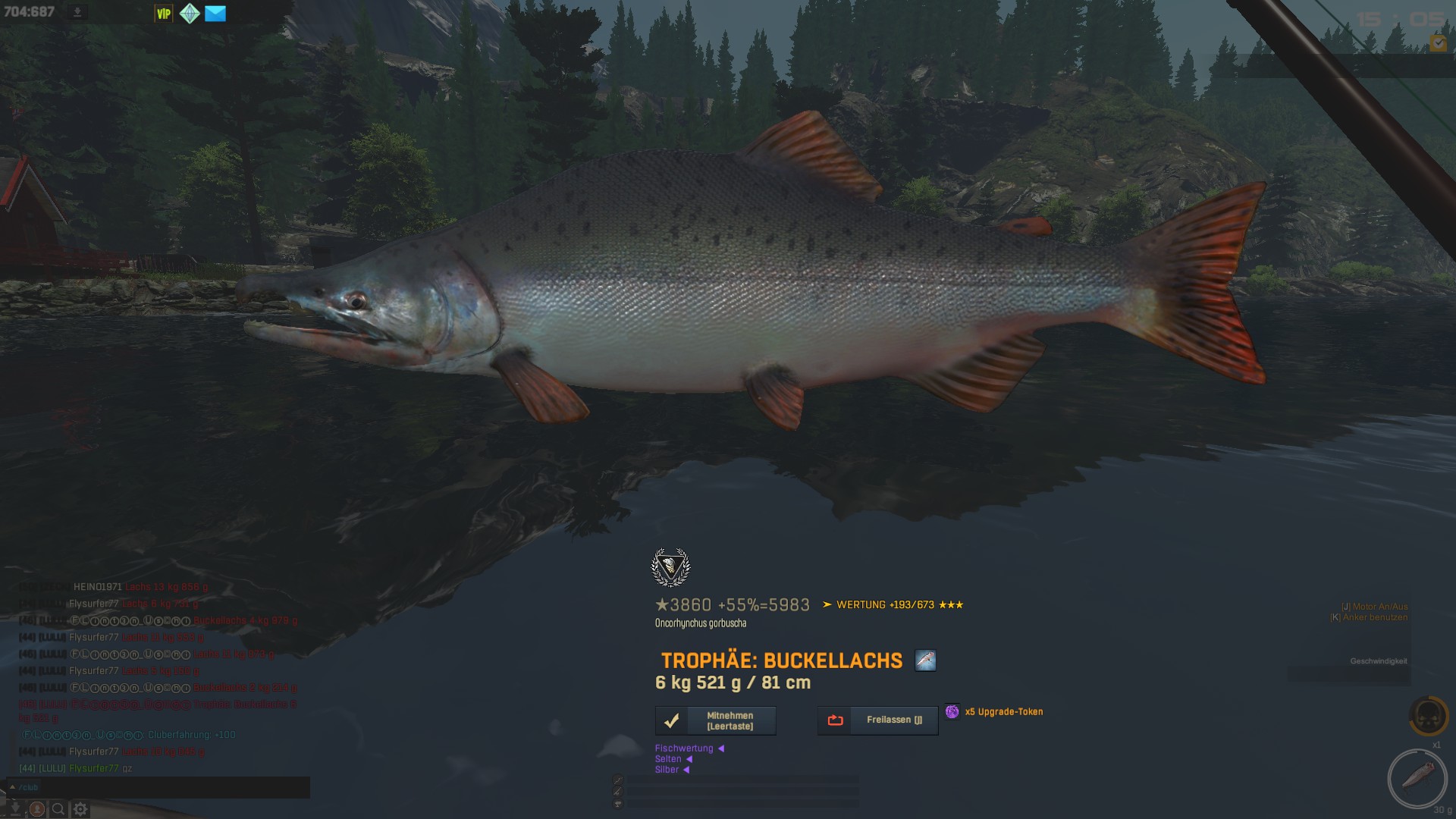This screenshot has width=1456, height=819.
Task: Open the VIP icon
Action: click(164, 14)
